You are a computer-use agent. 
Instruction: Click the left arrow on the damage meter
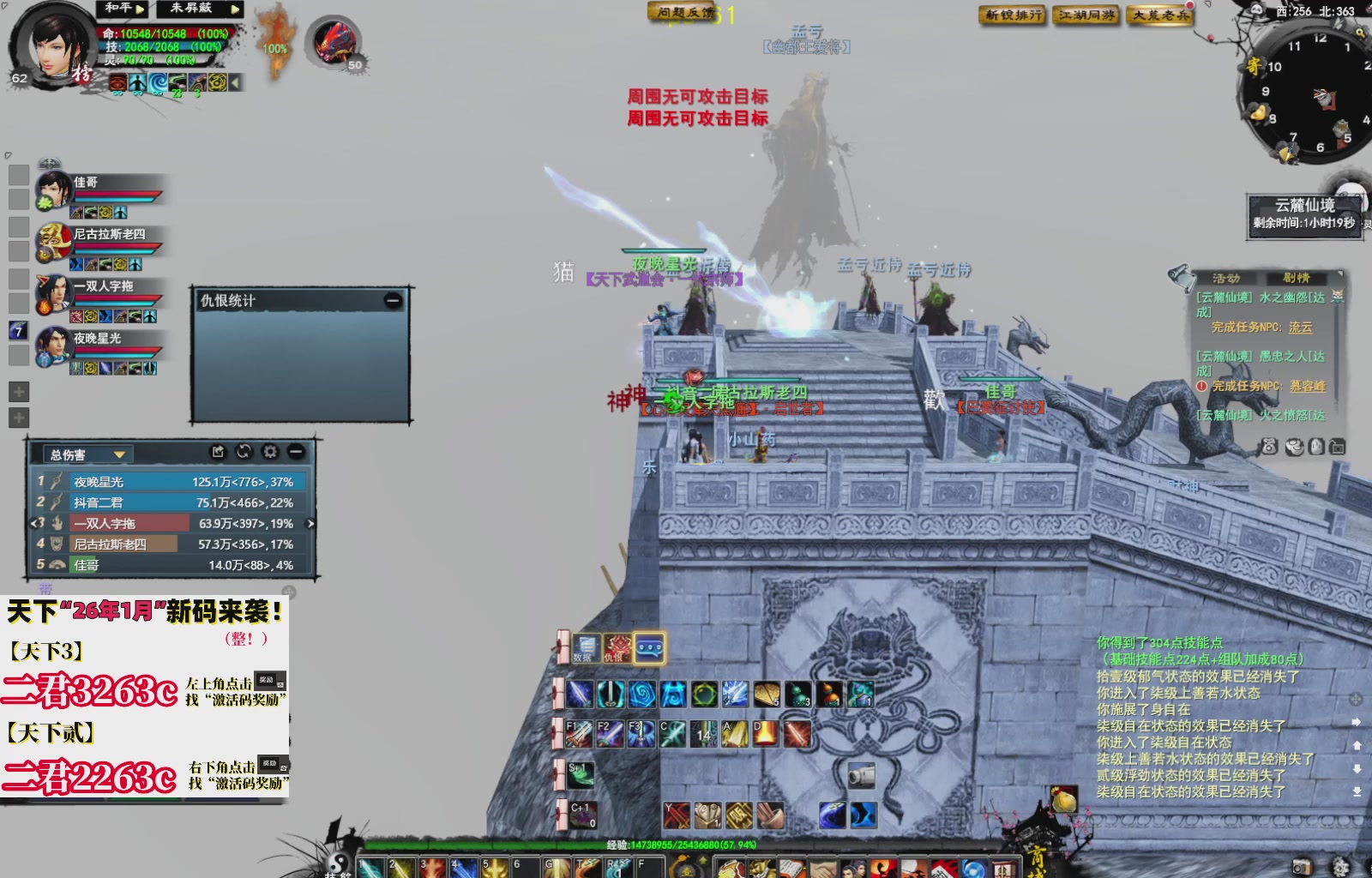point(33,525)
